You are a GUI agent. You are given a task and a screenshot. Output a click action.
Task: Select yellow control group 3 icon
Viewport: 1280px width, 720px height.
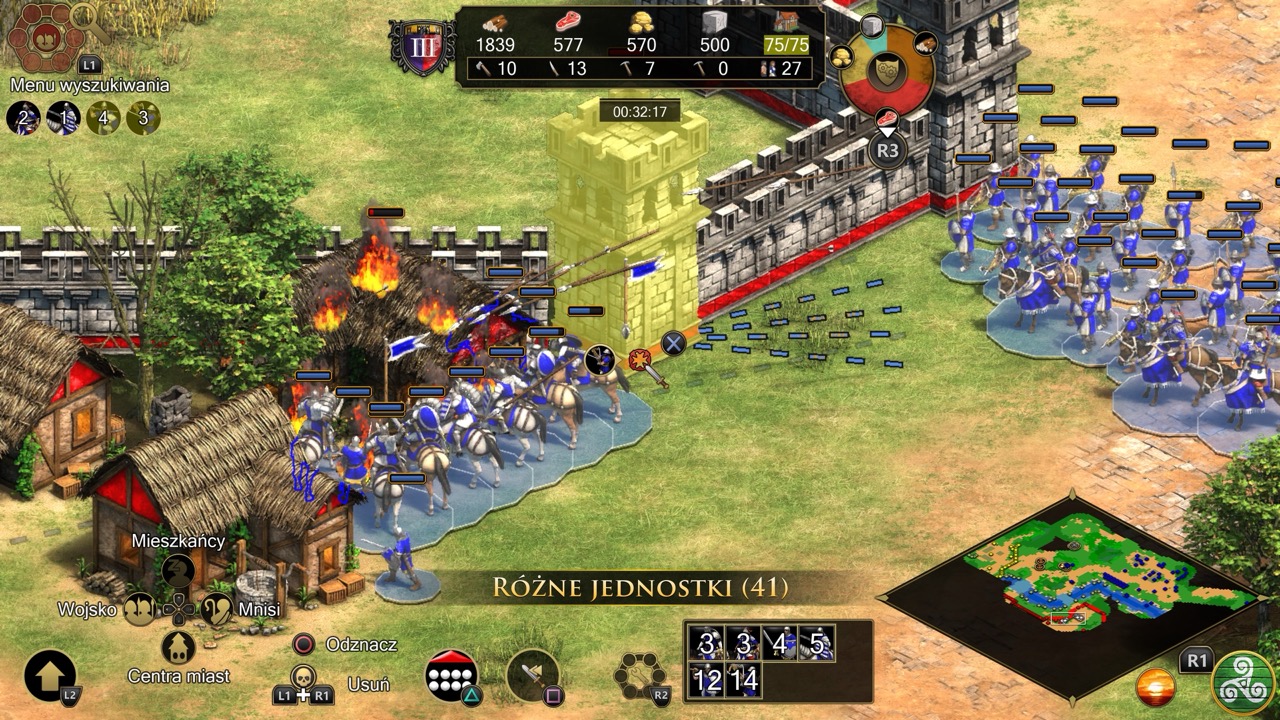tap(143, 118)
